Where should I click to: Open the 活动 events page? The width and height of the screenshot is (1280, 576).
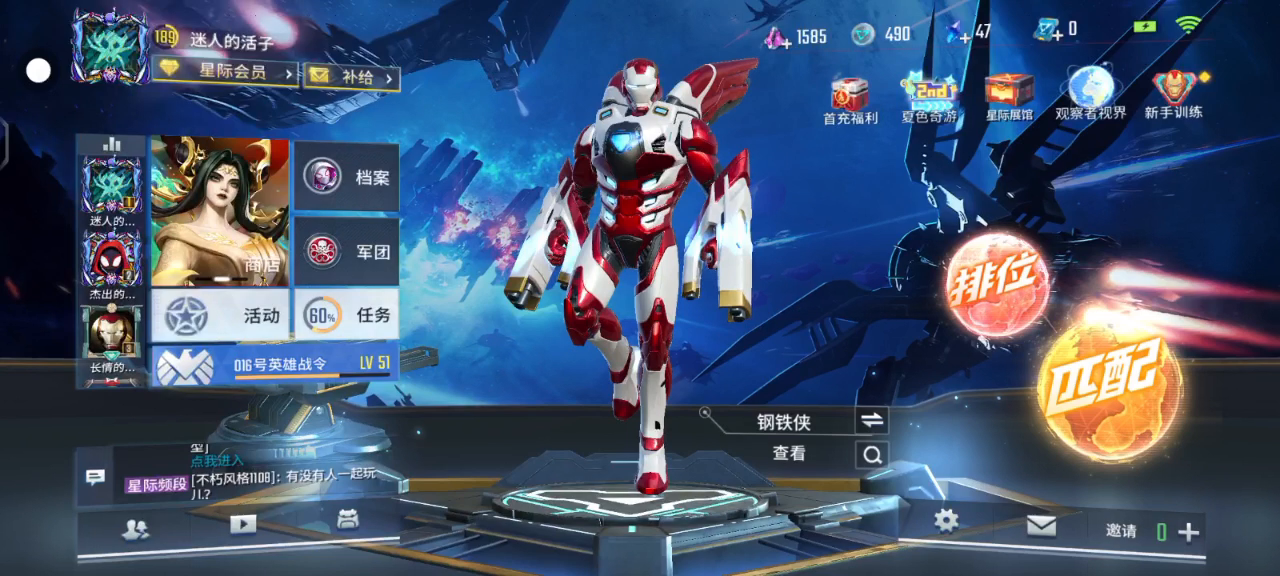(x=220, y=315)
